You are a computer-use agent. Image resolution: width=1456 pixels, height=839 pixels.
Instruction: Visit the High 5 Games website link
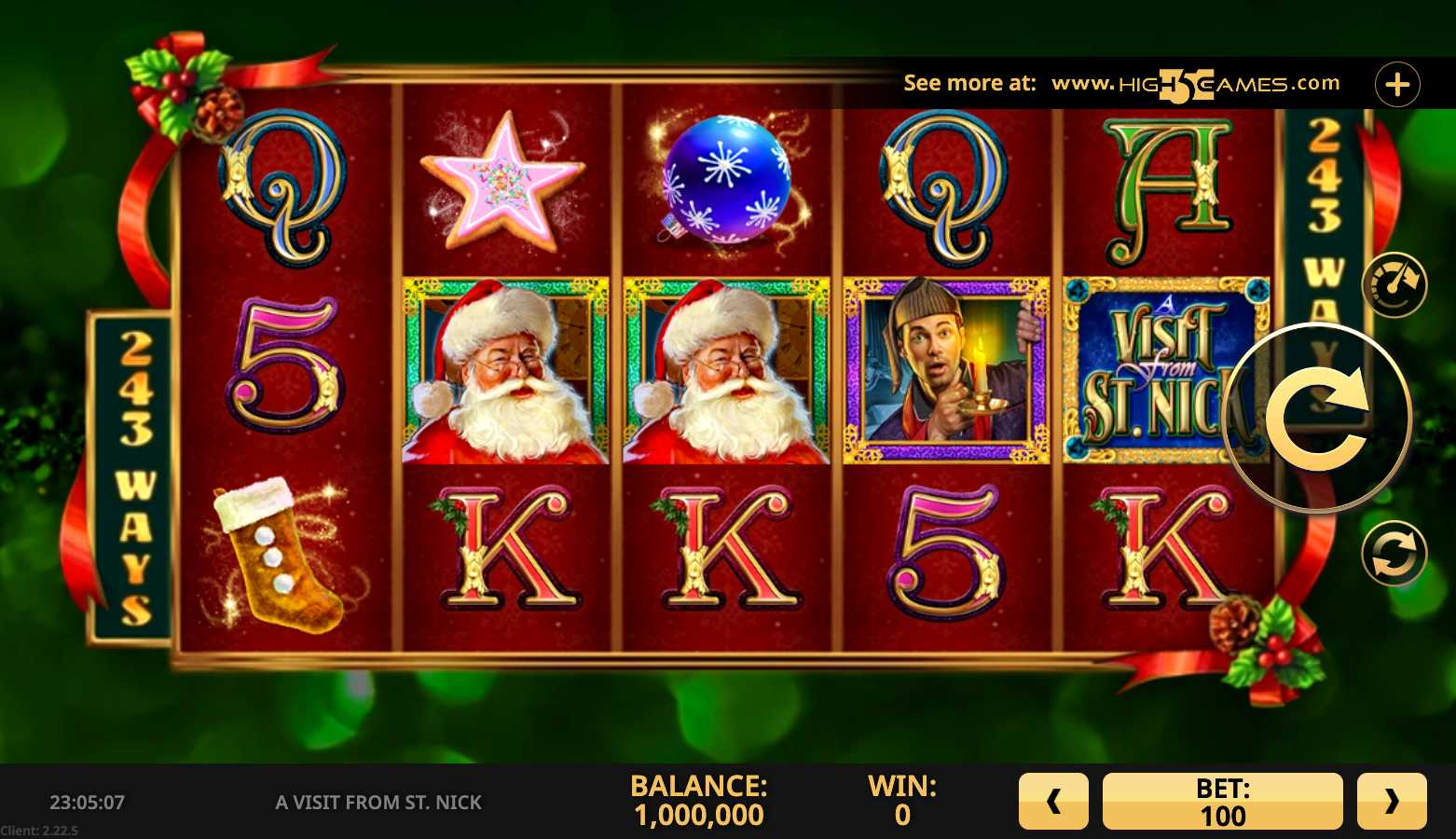tap(1195, 84)
